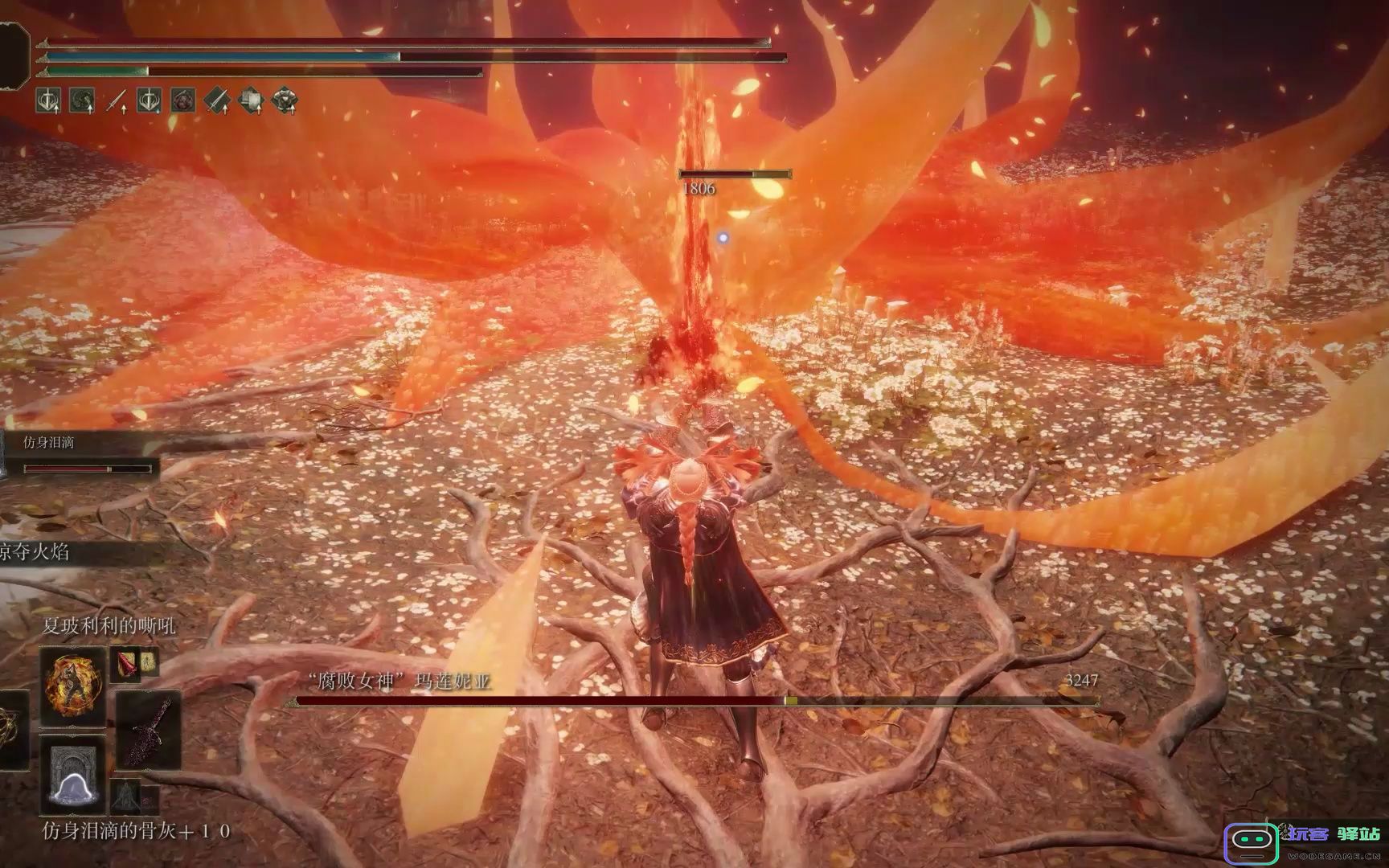Select the Mimic Tear Ashes item slot
This screenshot has height=868, width=1389.
(74, 774)
